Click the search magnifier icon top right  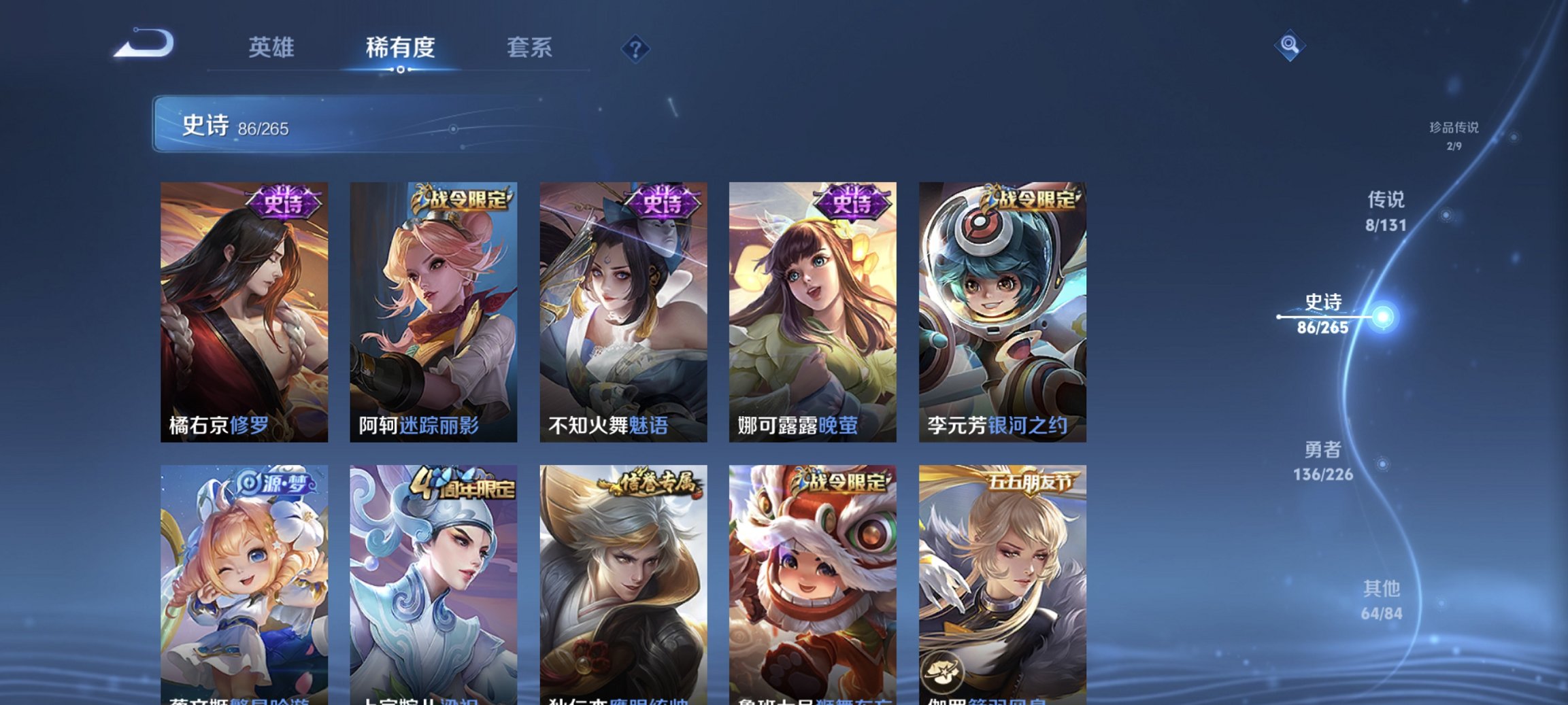click(1292, 45)
